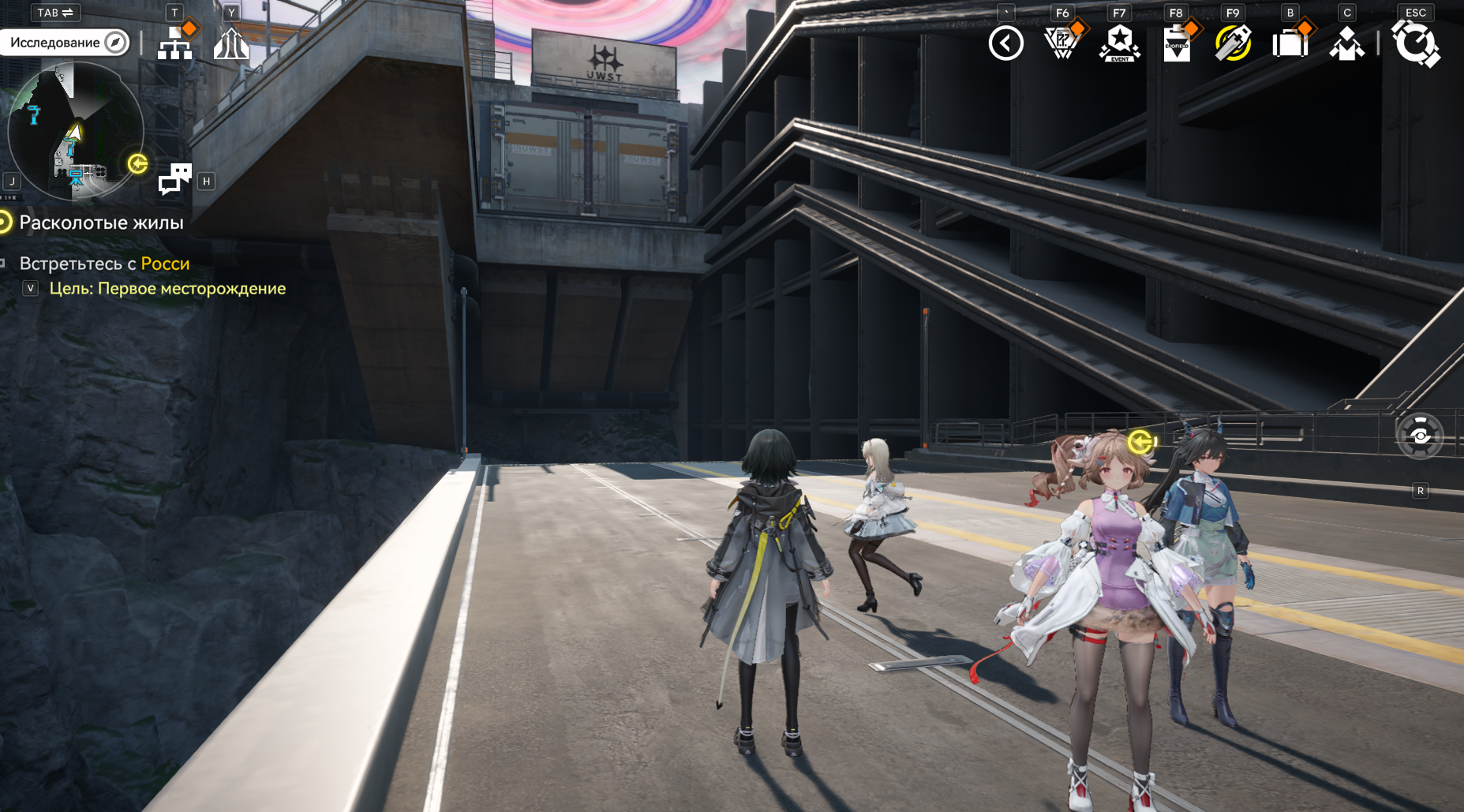
Task: Click the eye scan icon
Action: (1420, 436)
